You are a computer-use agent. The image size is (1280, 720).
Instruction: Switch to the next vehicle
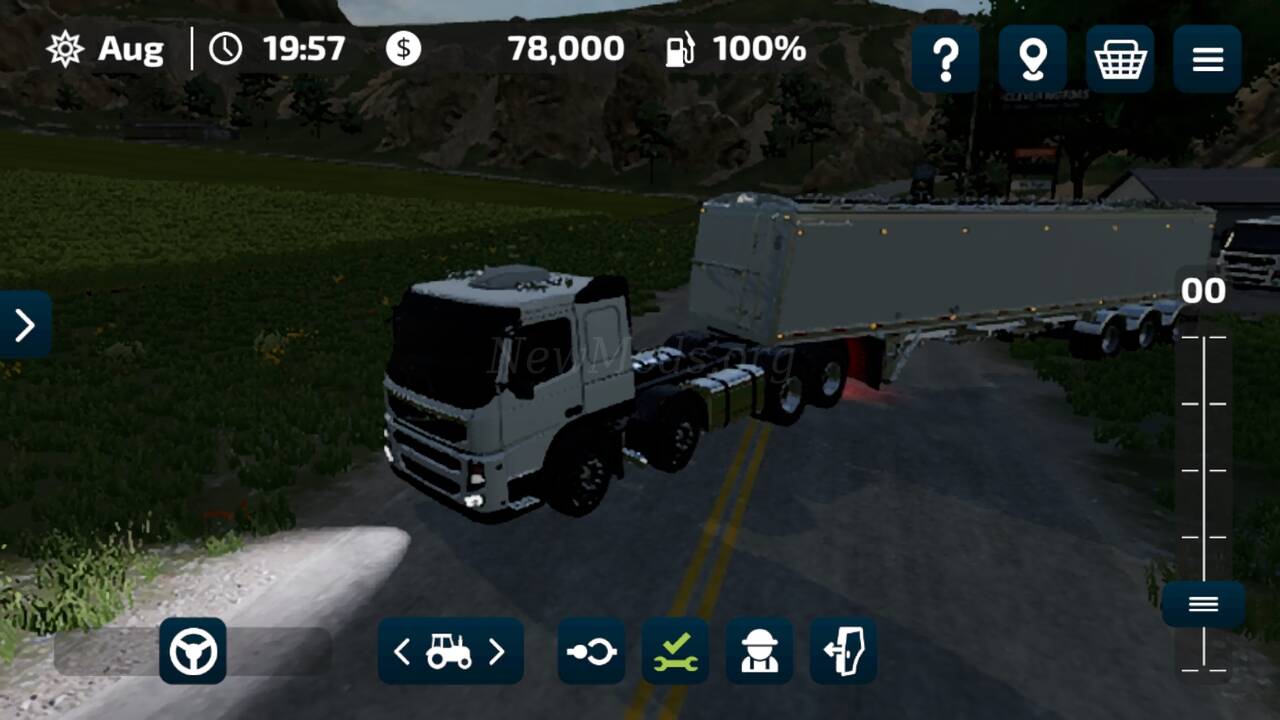click(x=497, y=652)
